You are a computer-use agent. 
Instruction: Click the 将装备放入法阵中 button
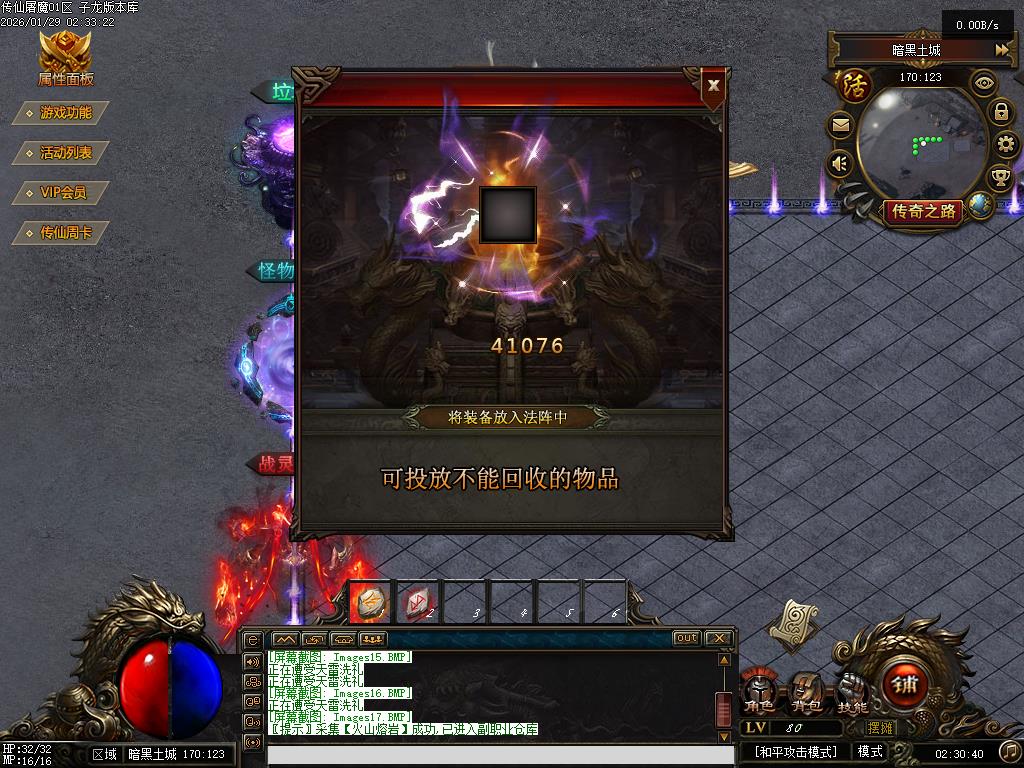click(x=508, y=417)
